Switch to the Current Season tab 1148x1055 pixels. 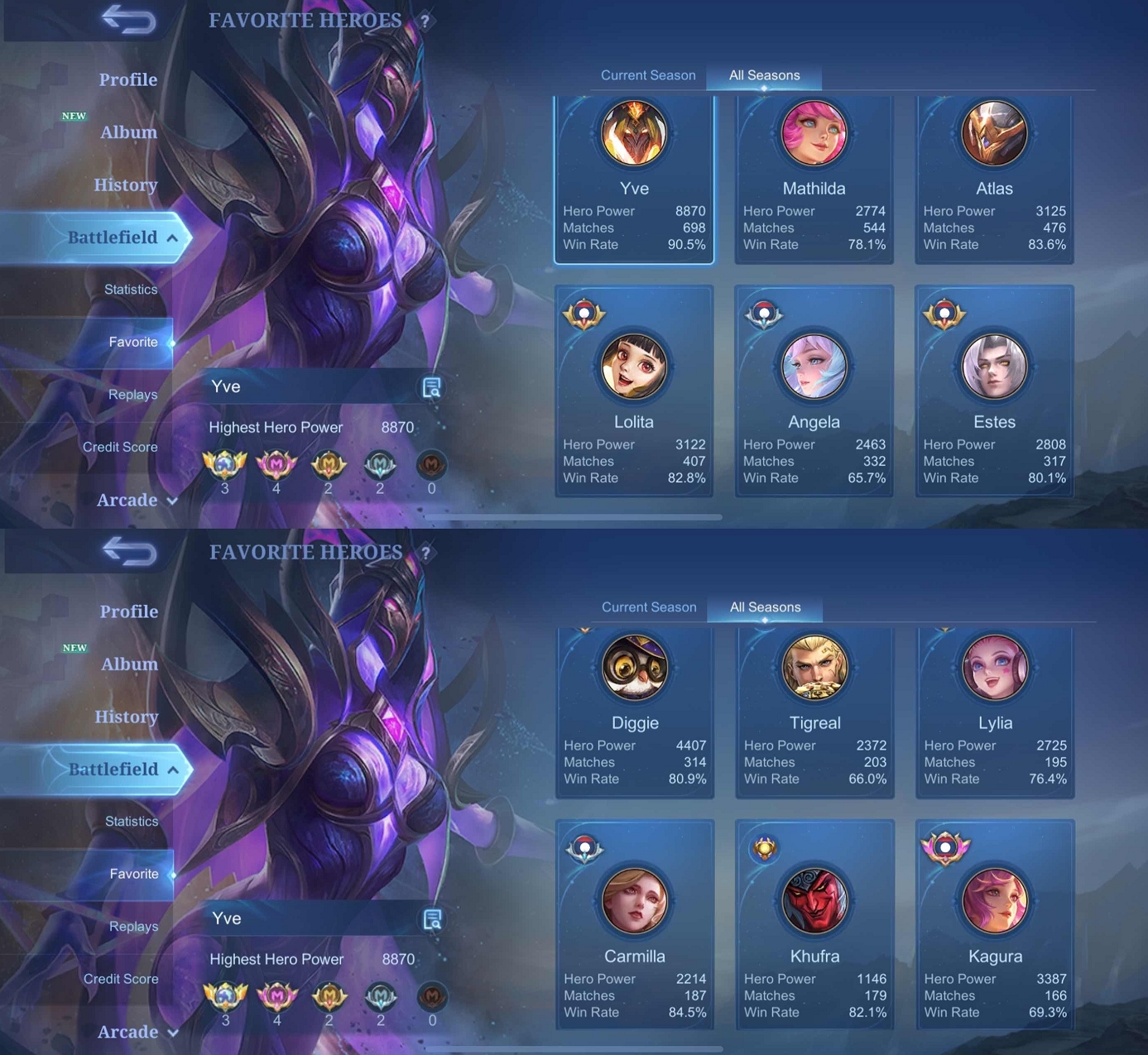pyautogui.click(x=648, y=74)
